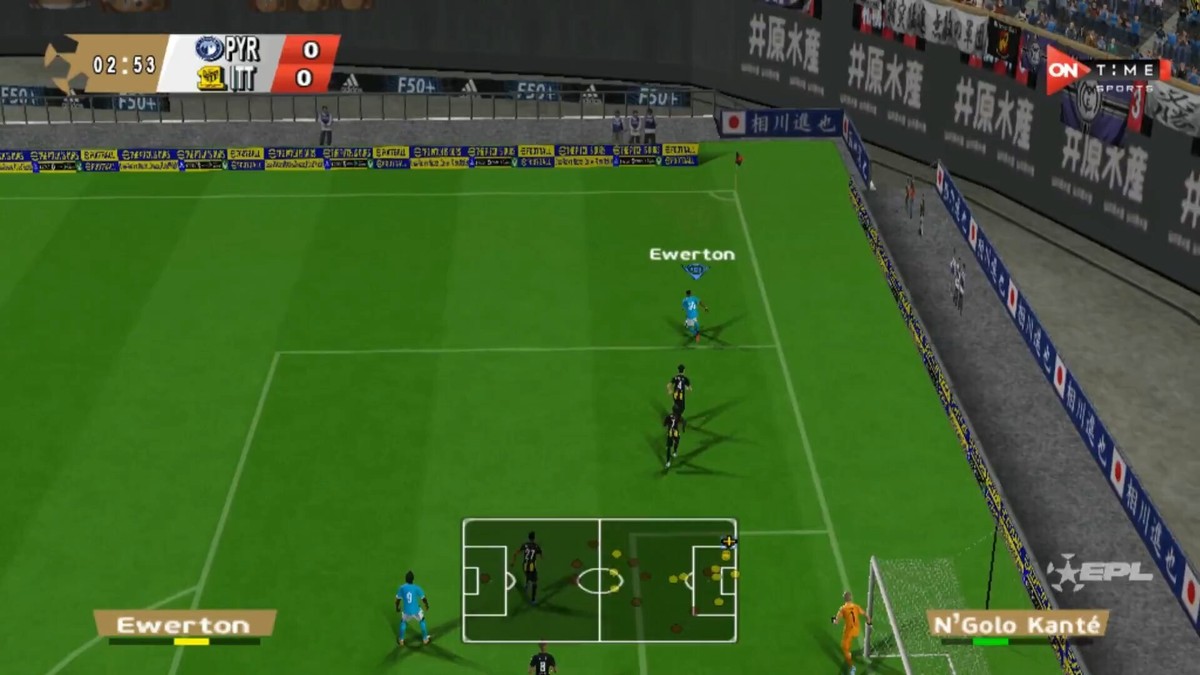Click the ON Time Sports channel logo
1200x675 pixels.
[x=1107, y=72]
